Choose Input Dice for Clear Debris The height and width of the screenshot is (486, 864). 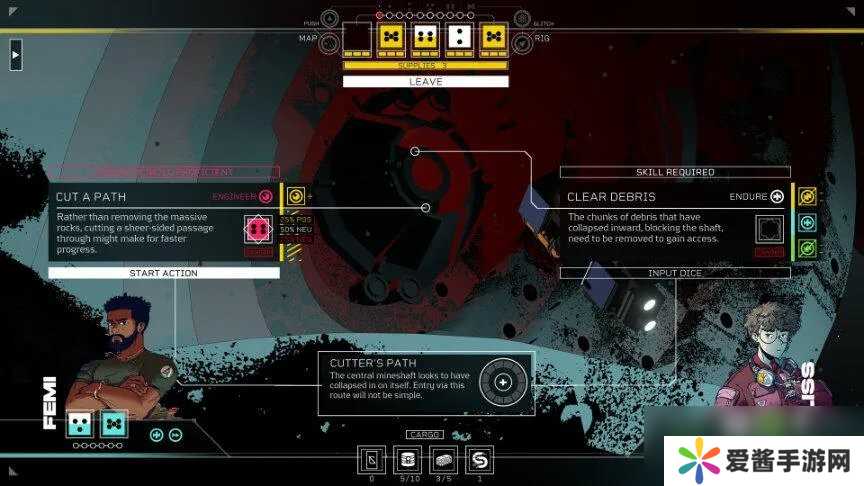click(x=675, y=273)
